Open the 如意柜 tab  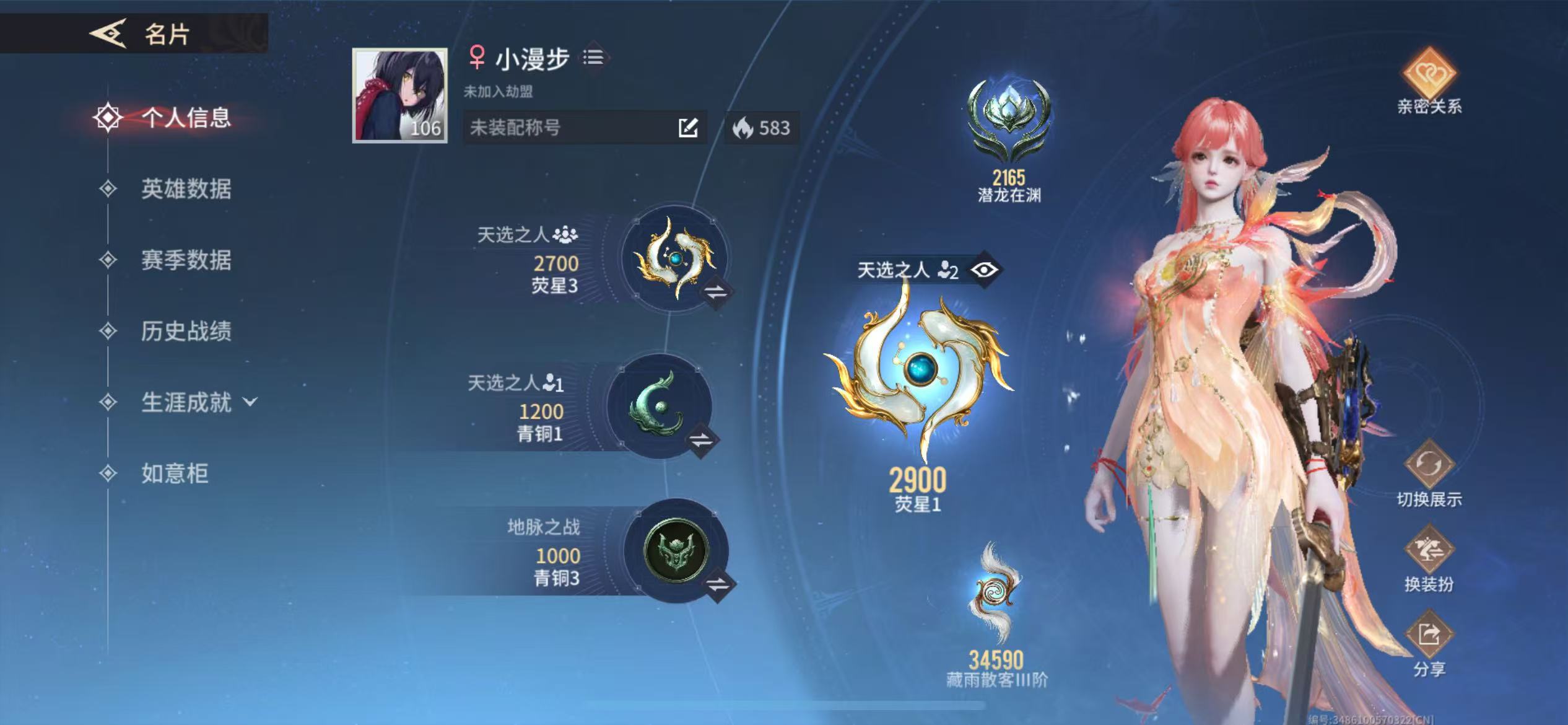tap(174, 473)
